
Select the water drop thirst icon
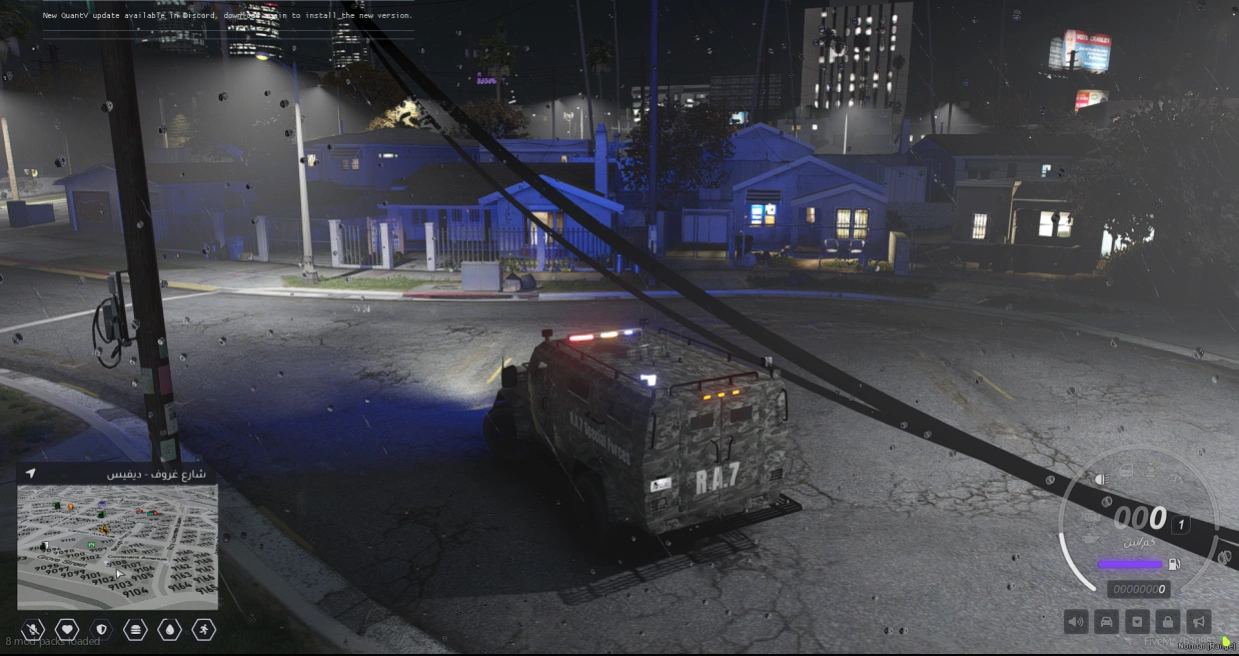[169, 629]
